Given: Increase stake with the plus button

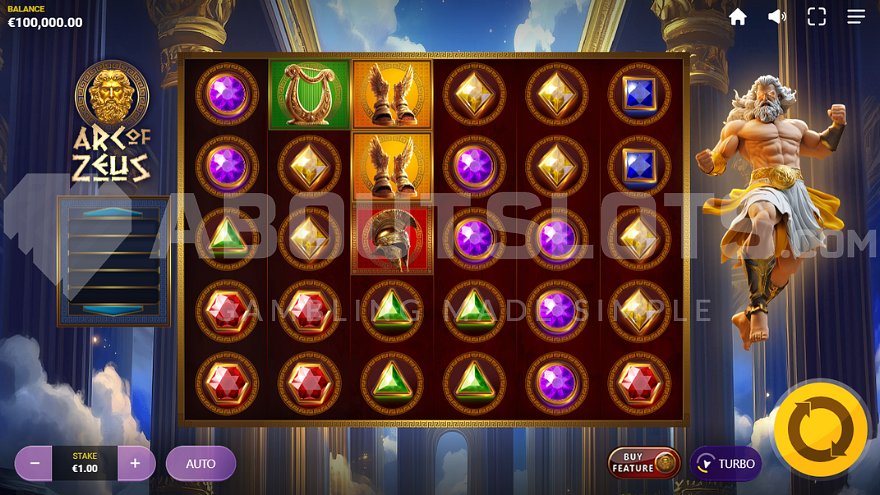Looking at the screenshot, I should 136,463.
